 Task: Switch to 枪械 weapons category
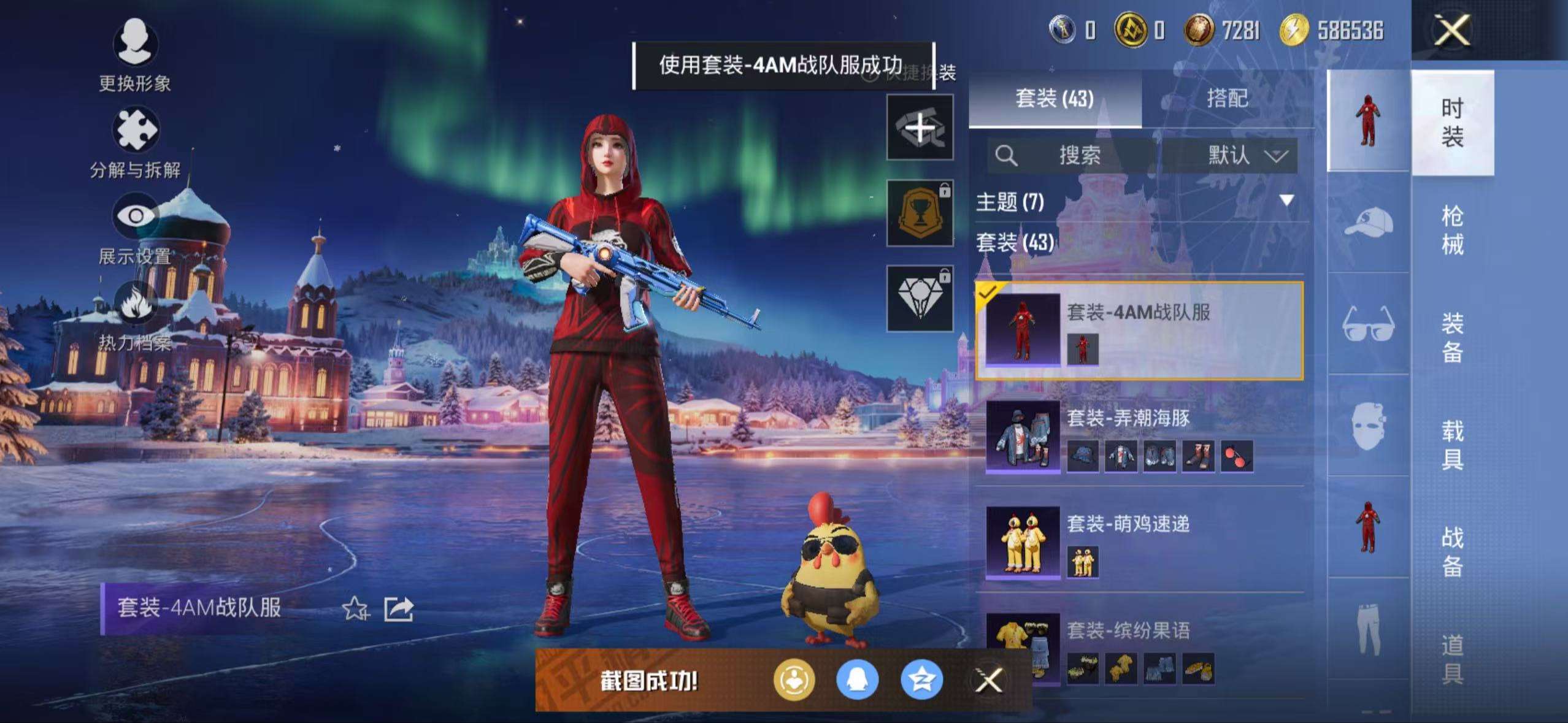tap(1452, 230)
